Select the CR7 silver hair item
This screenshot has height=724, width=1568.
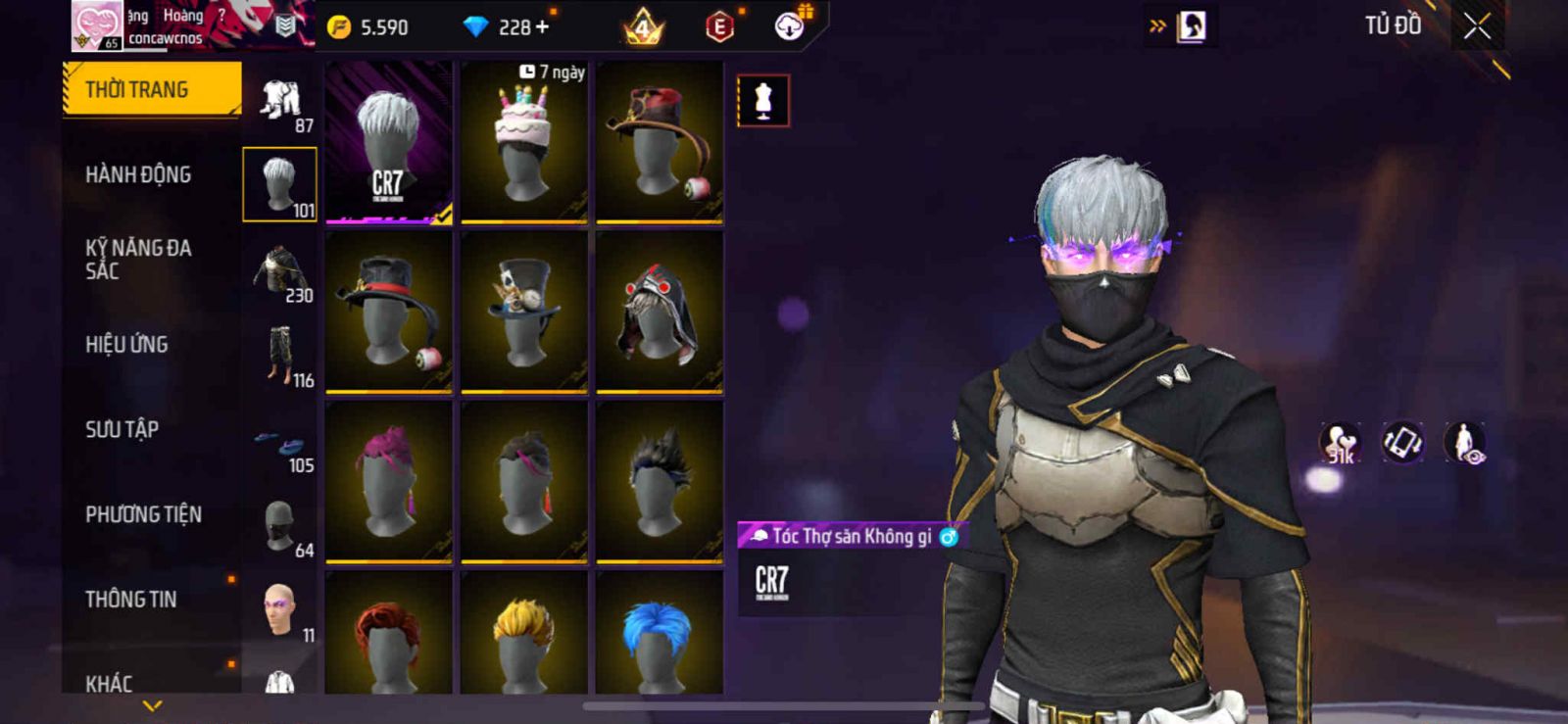tap(389, 142)
